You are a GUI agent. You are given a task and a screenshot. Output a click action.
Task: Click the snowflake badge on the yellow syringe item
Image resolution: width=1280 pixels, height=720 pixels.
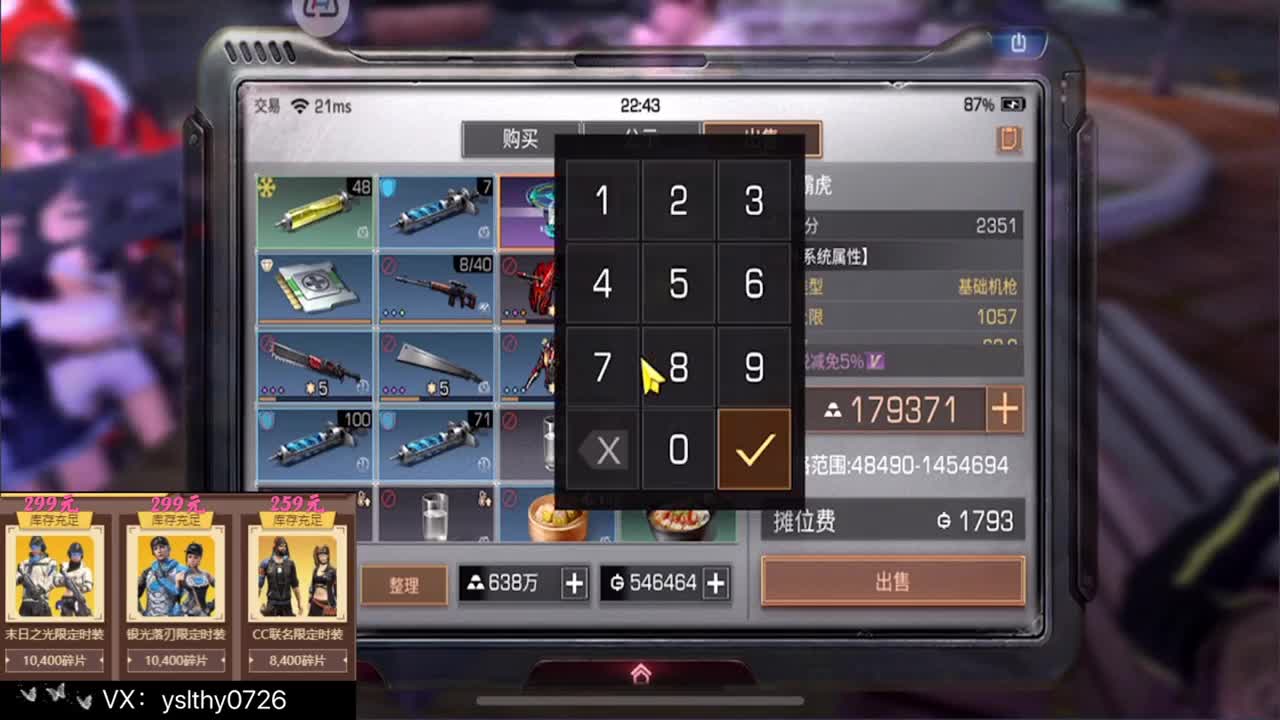264,188
